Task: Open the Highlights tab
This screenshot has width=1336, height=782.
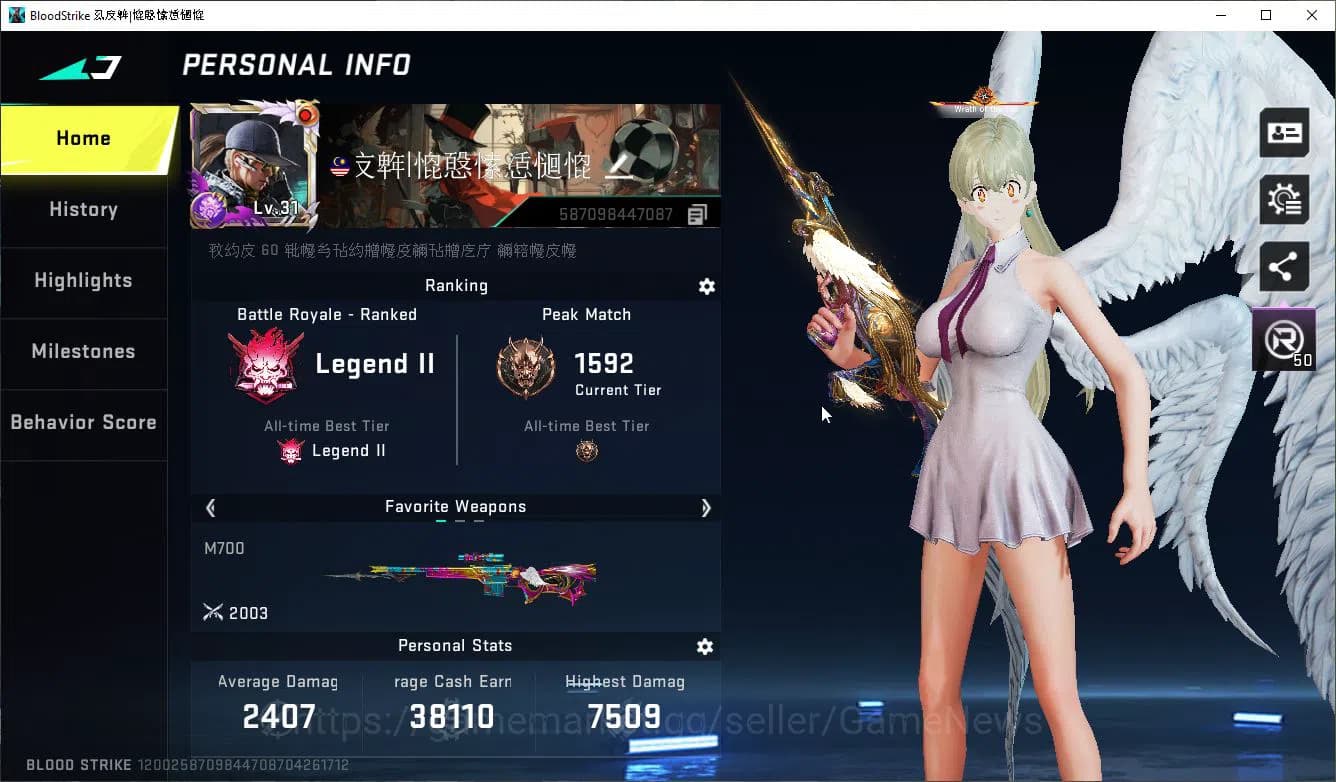Action: tap(83, 281)
